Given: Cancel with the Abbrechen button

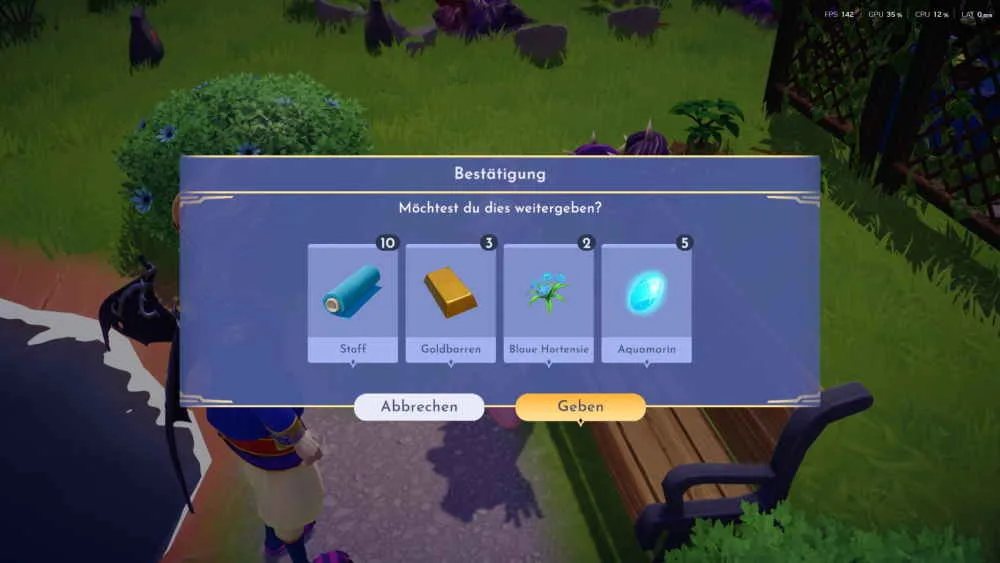Looking at the screenshot, I should [419, 407].
